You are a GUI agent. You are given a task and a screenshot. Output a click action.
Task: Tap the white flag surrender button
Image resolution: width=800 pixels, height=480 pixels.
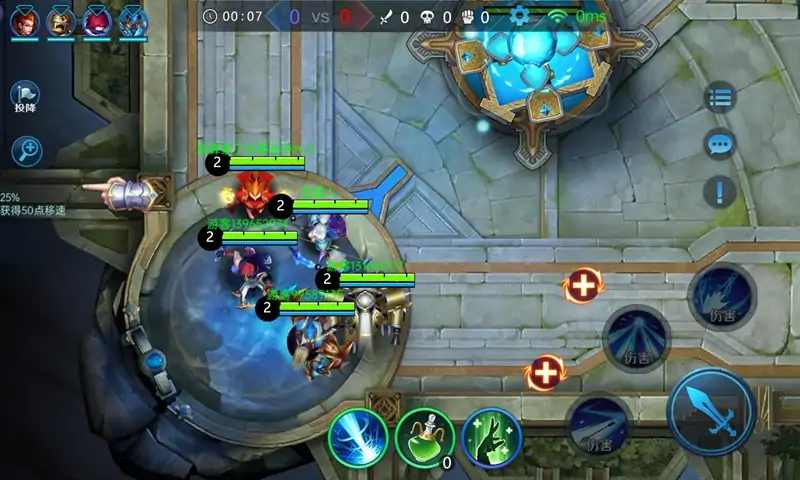coord(25,95)
